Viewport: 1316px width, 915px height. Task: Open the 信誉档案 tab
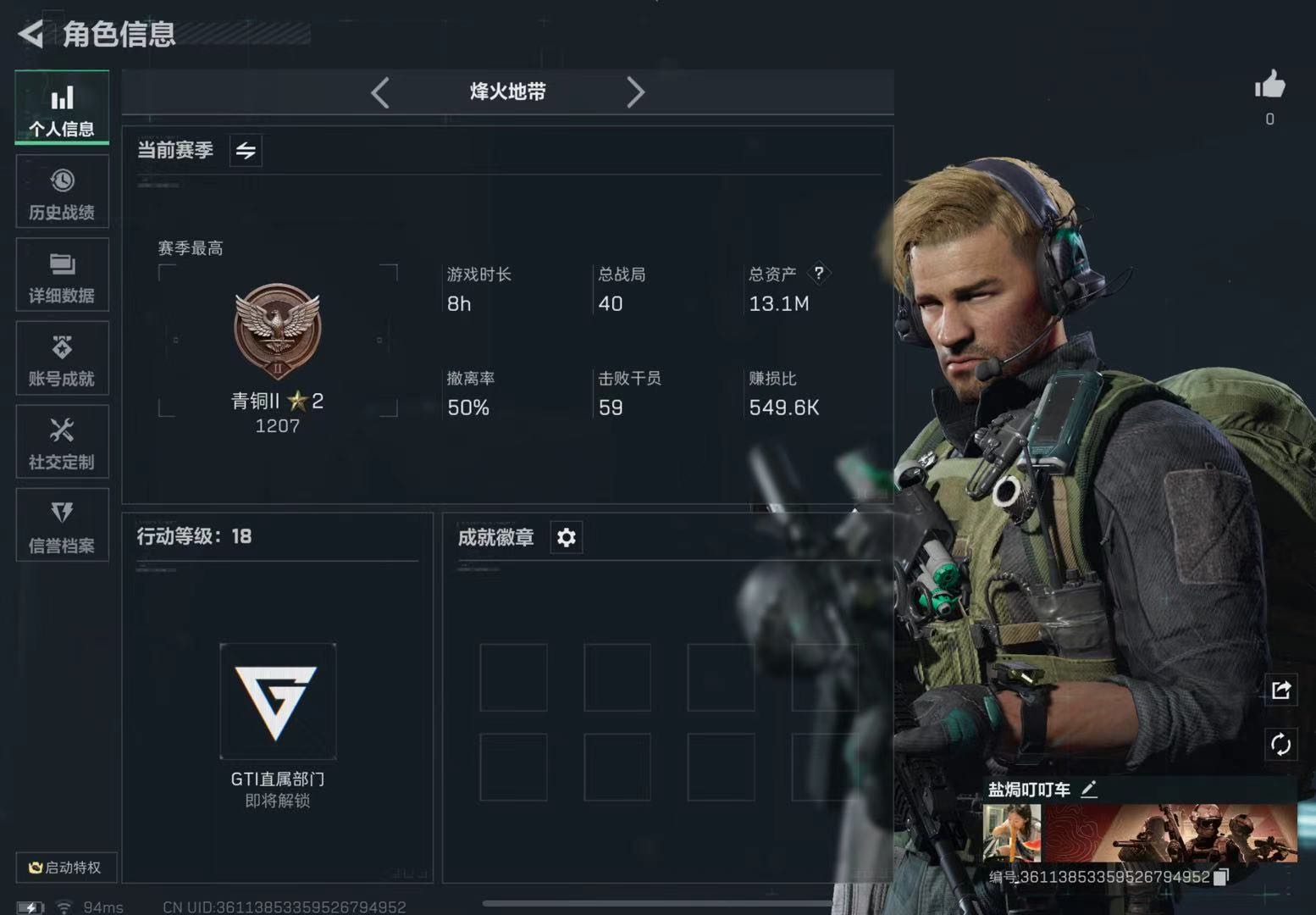[62, 525]
